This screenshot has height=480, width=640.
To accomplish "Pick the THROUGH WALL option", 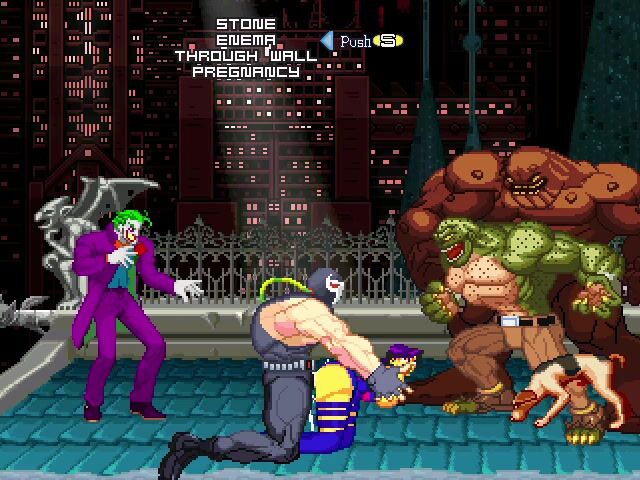I will [x=246, y=56].
